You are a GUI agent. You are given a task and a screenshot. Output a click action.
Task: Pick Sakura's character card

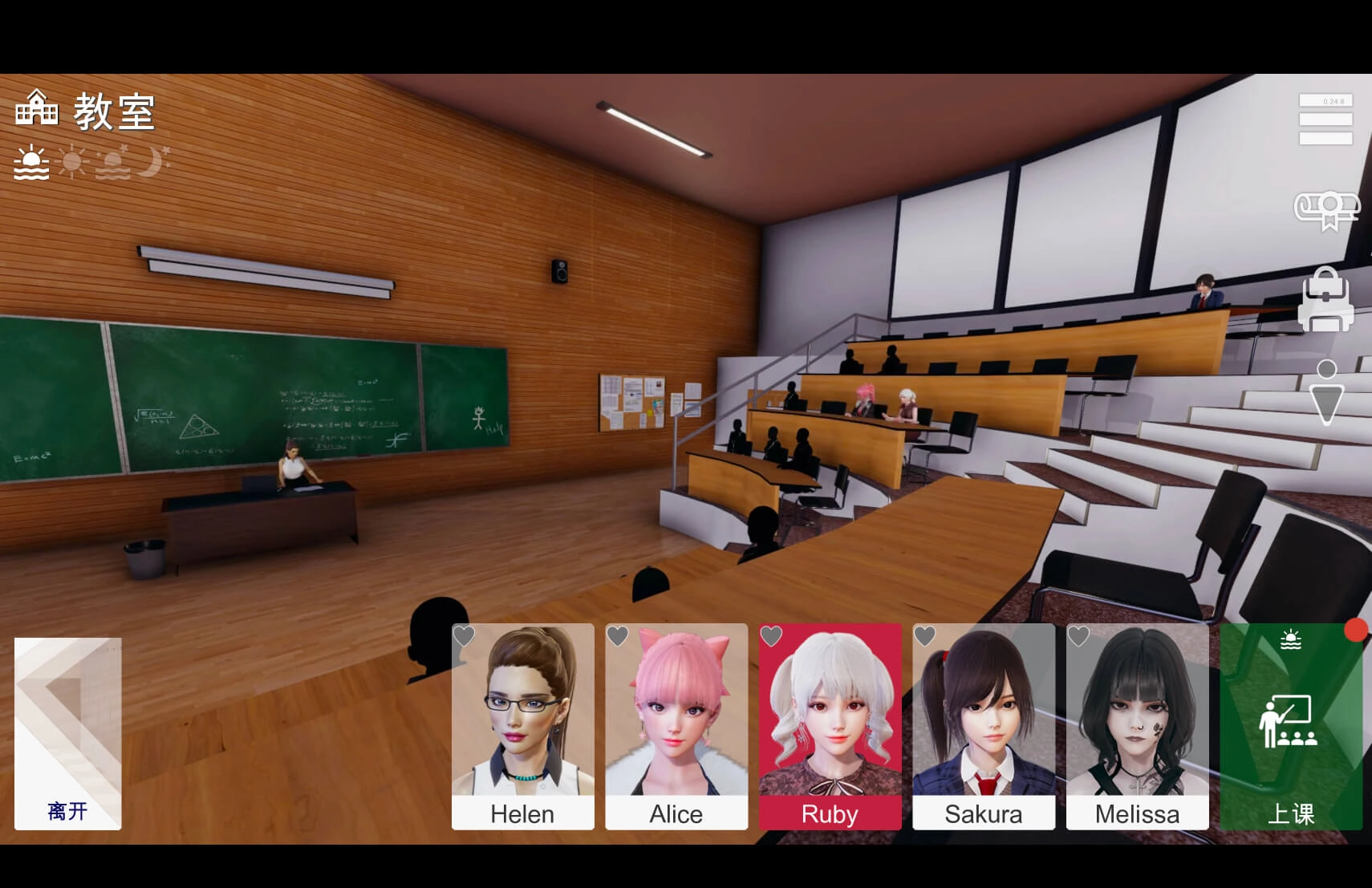984,726
